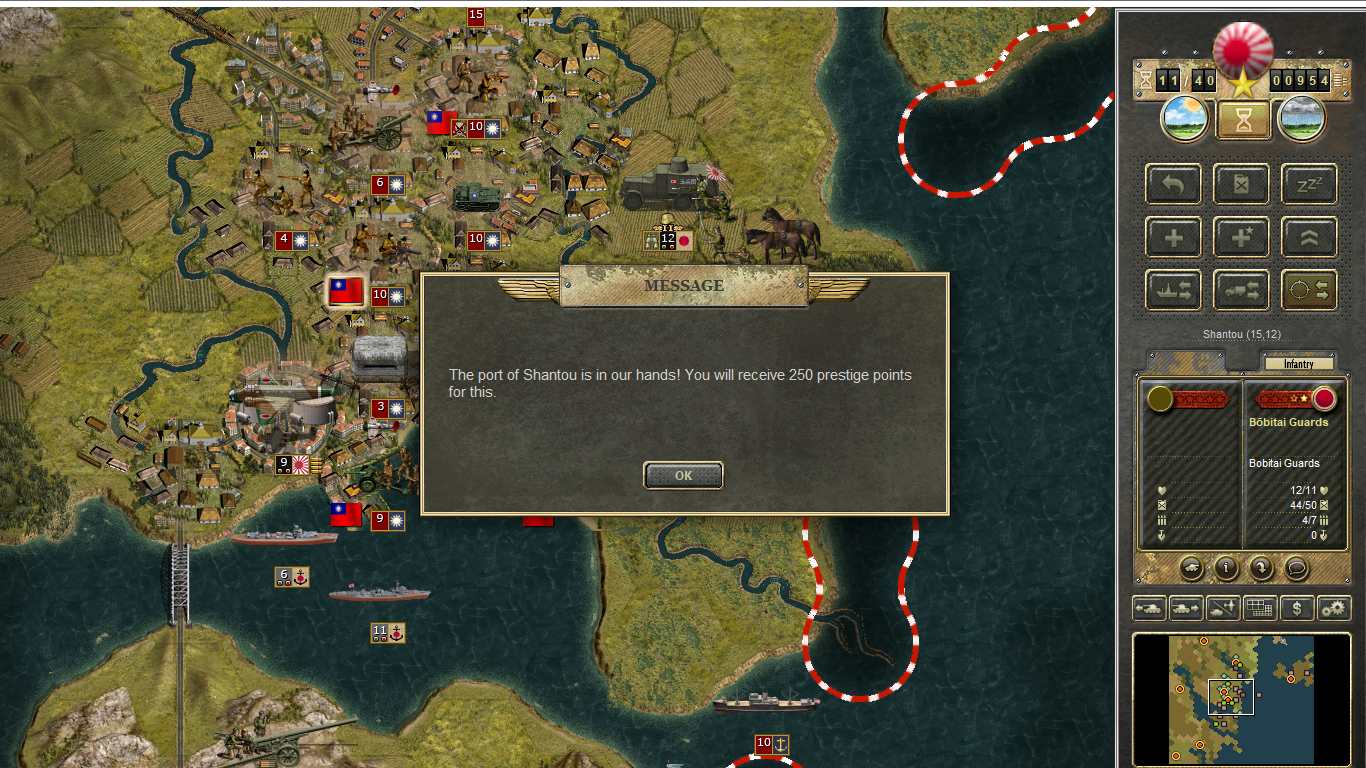1366x768 pixels.
Task: Click the plain plus reinforcement button
Action: [1174, 238]
